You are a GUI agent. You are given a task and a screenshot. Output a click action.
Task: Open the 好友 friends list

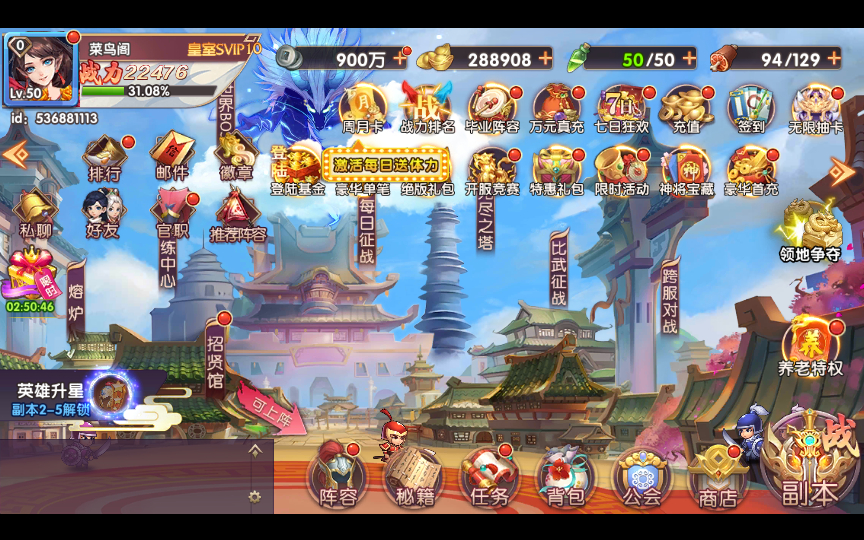102,214
